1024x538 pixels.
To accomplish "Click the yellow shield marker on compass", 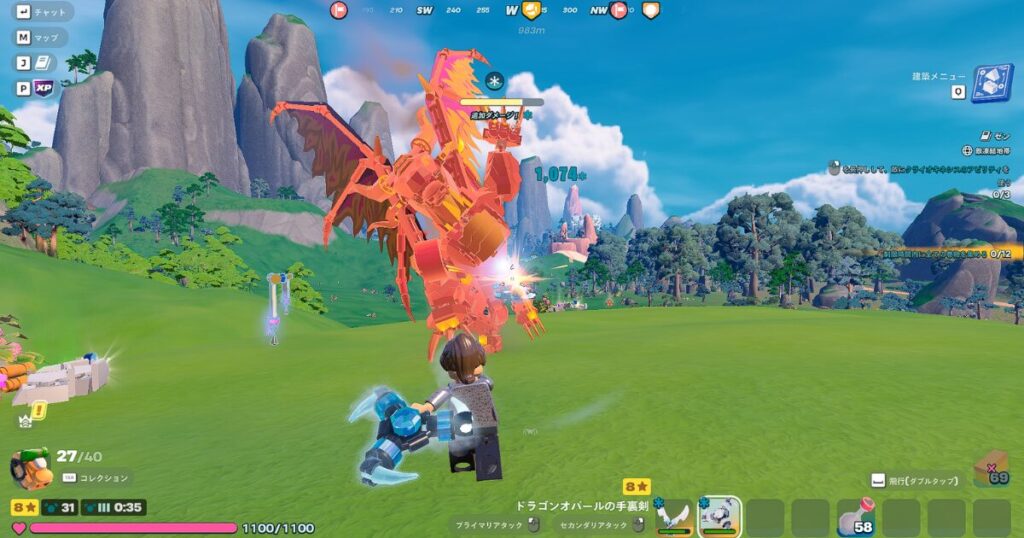I will [x=531, y=10].
